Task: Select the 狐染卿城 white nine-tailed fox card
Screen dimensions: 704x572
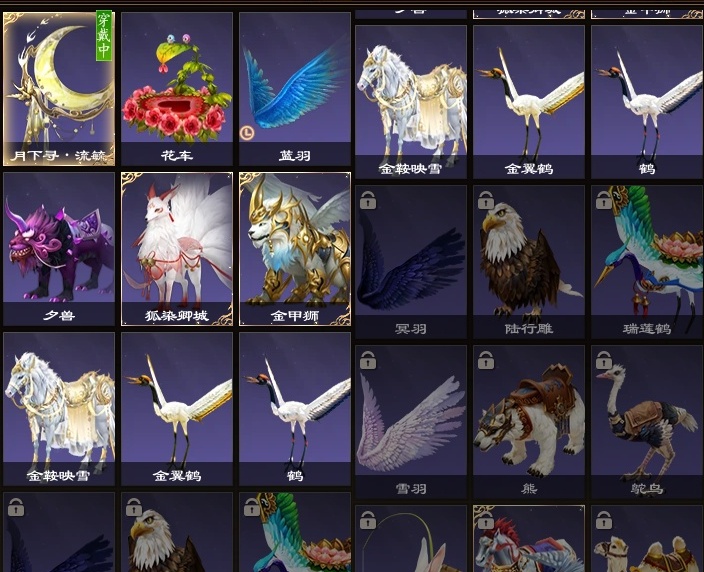Action: click(x=176, y=248)
